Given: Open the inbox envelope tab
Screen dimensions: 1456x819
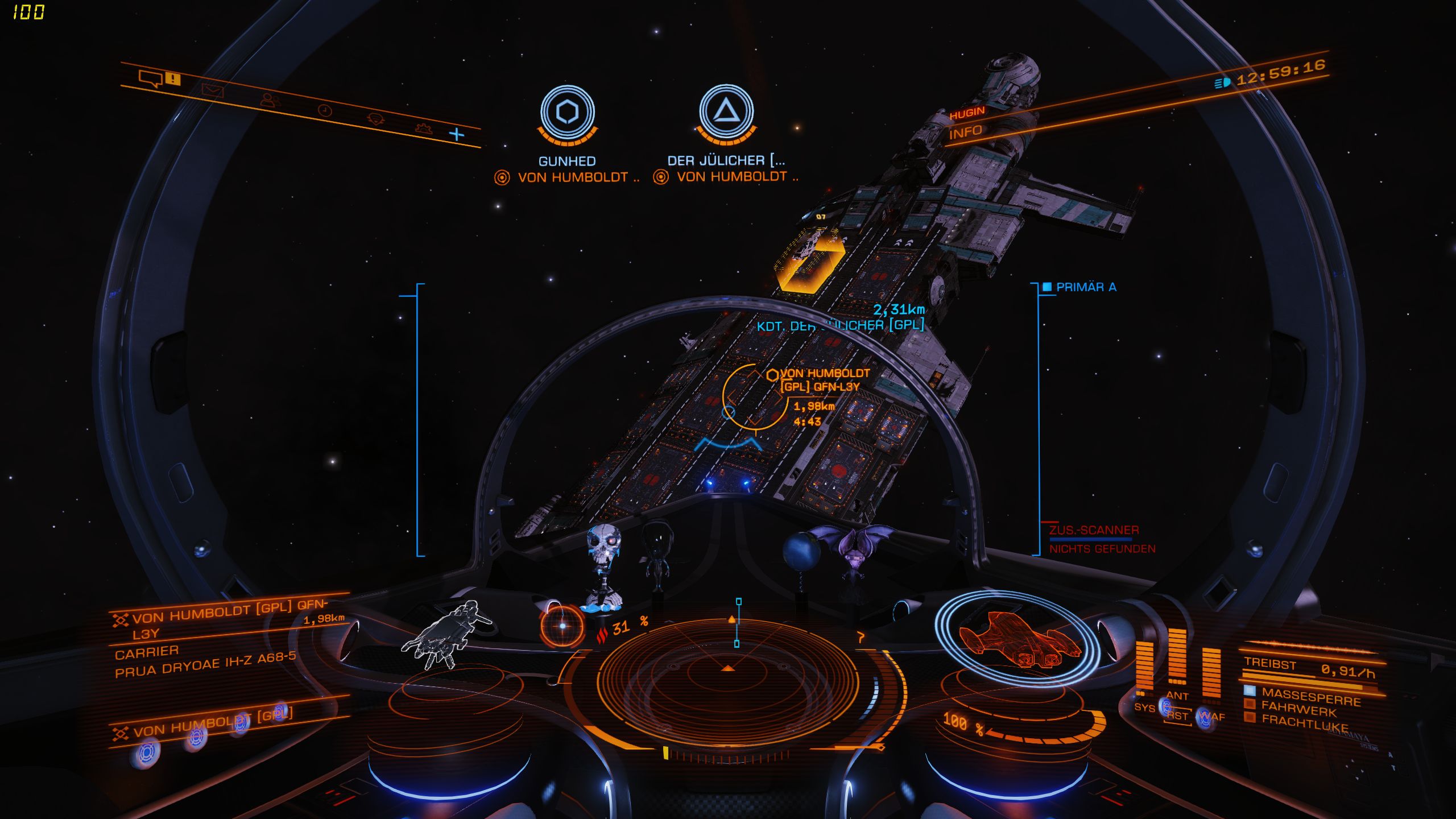Looking at the screenshot, I should (x=213, y=90).
